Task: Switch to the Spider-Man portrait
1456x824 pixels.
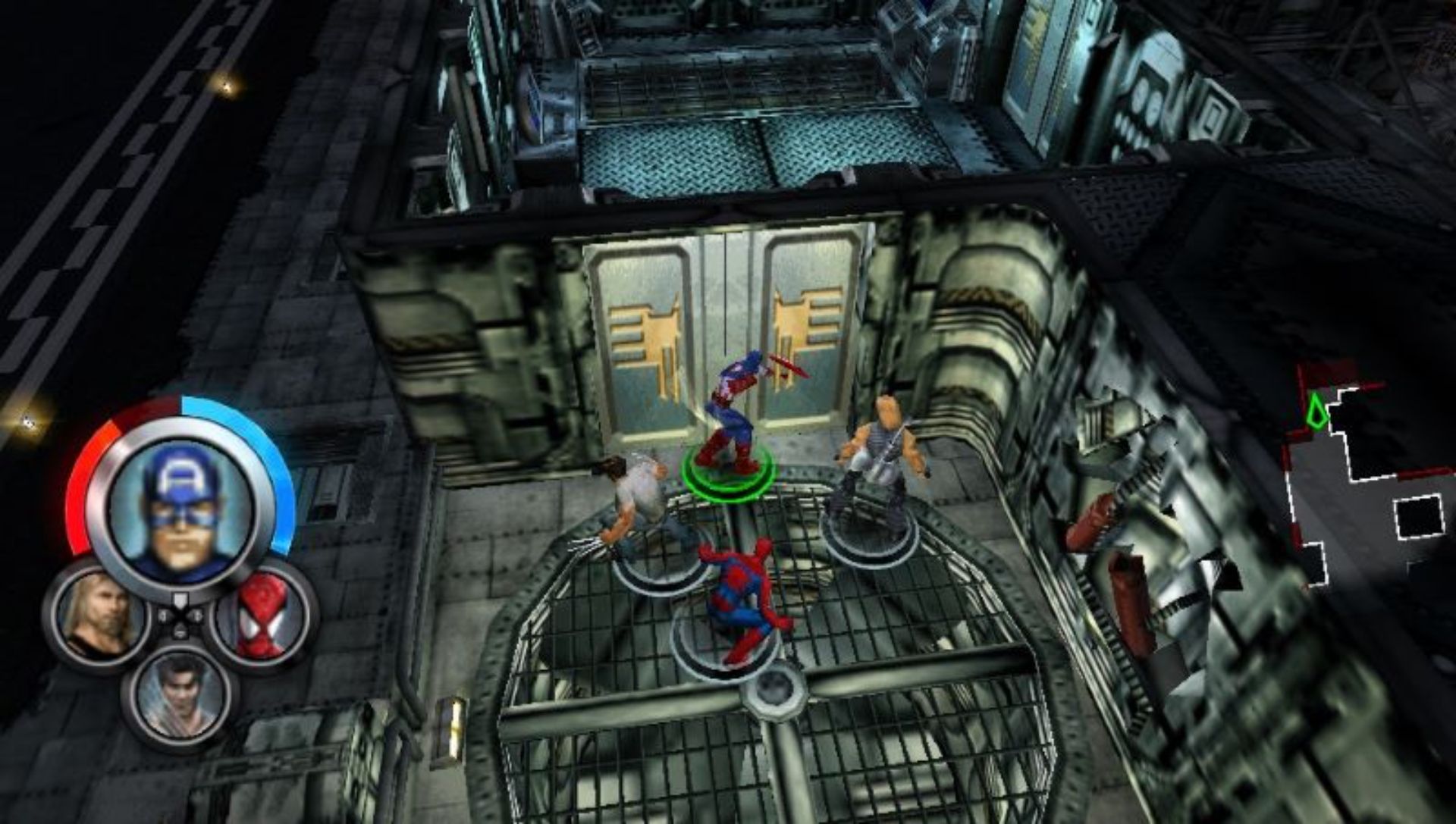Action: pos(261,614)
